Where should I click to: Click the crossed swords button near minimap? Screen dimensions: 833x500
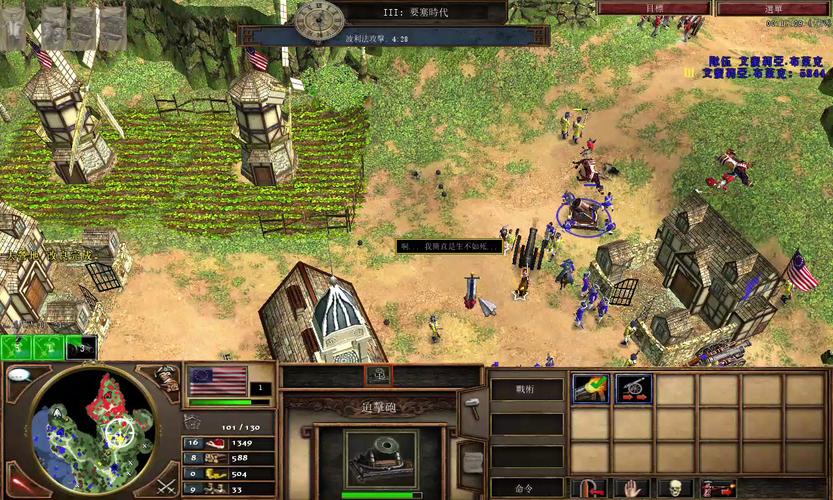[x=165, y=486]
